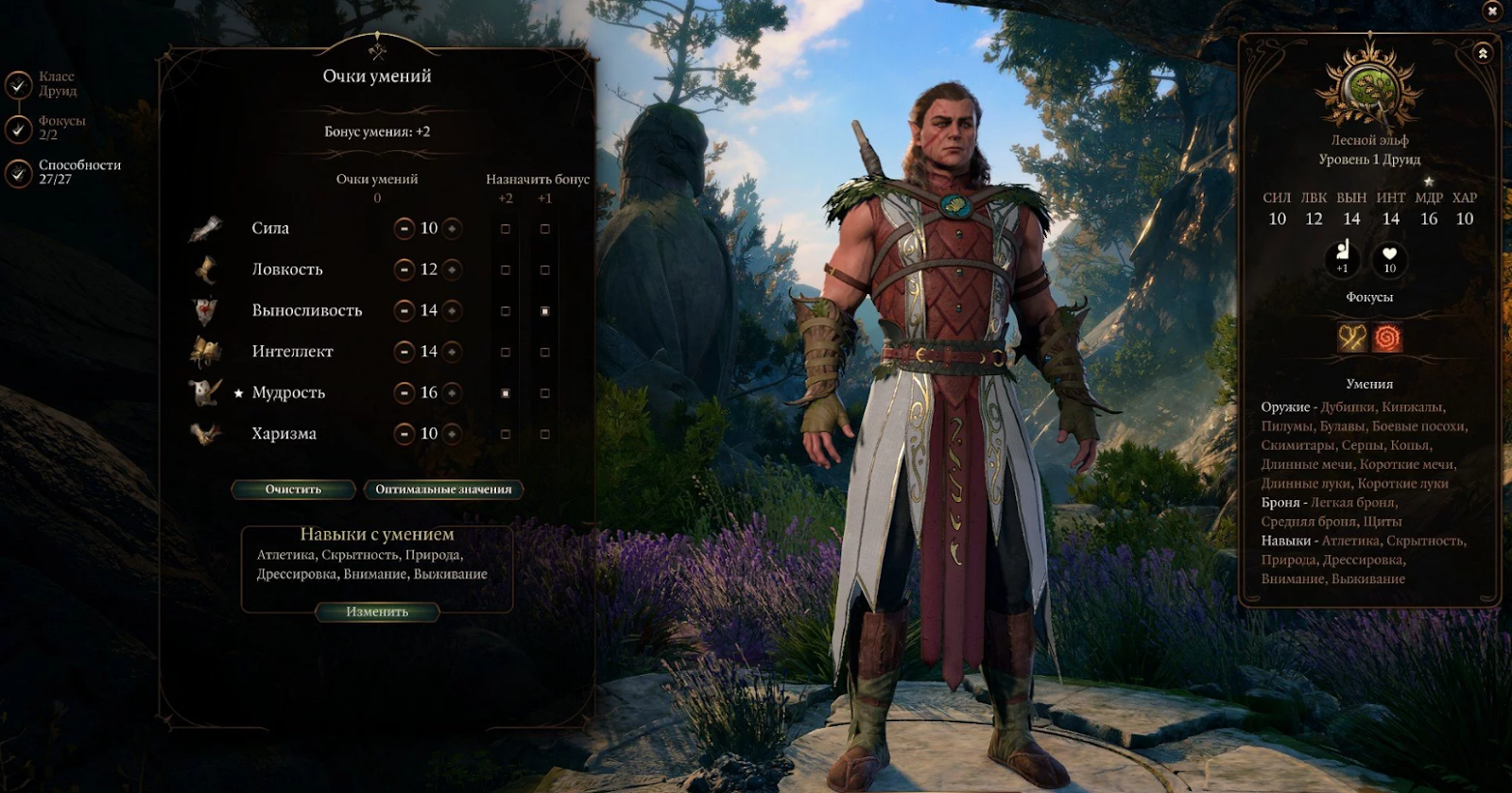Collapse the character summary panel

pos(1483,54)
